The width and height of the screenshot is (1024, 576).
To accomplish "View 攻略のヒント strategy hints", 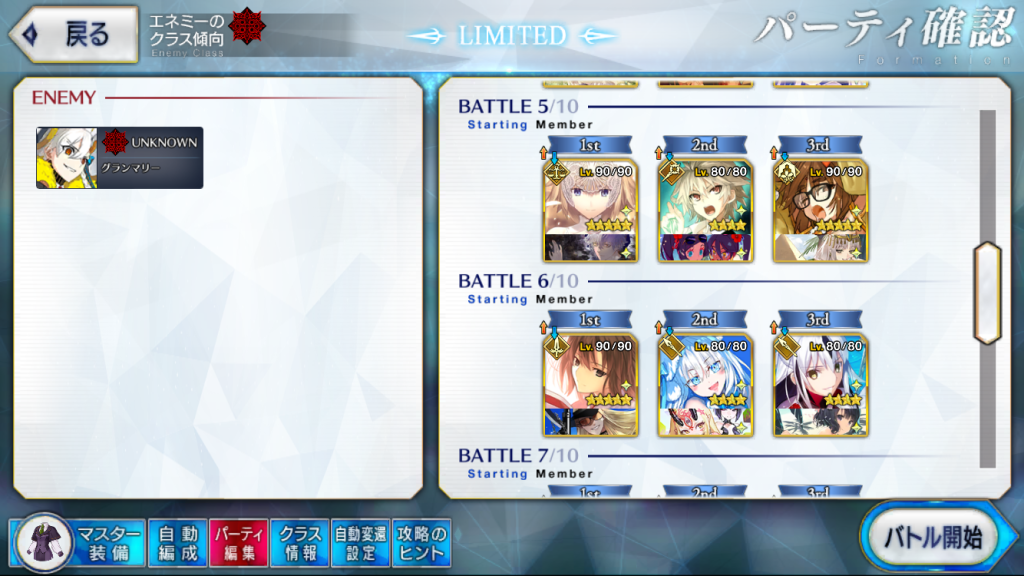I will [421, 543].
